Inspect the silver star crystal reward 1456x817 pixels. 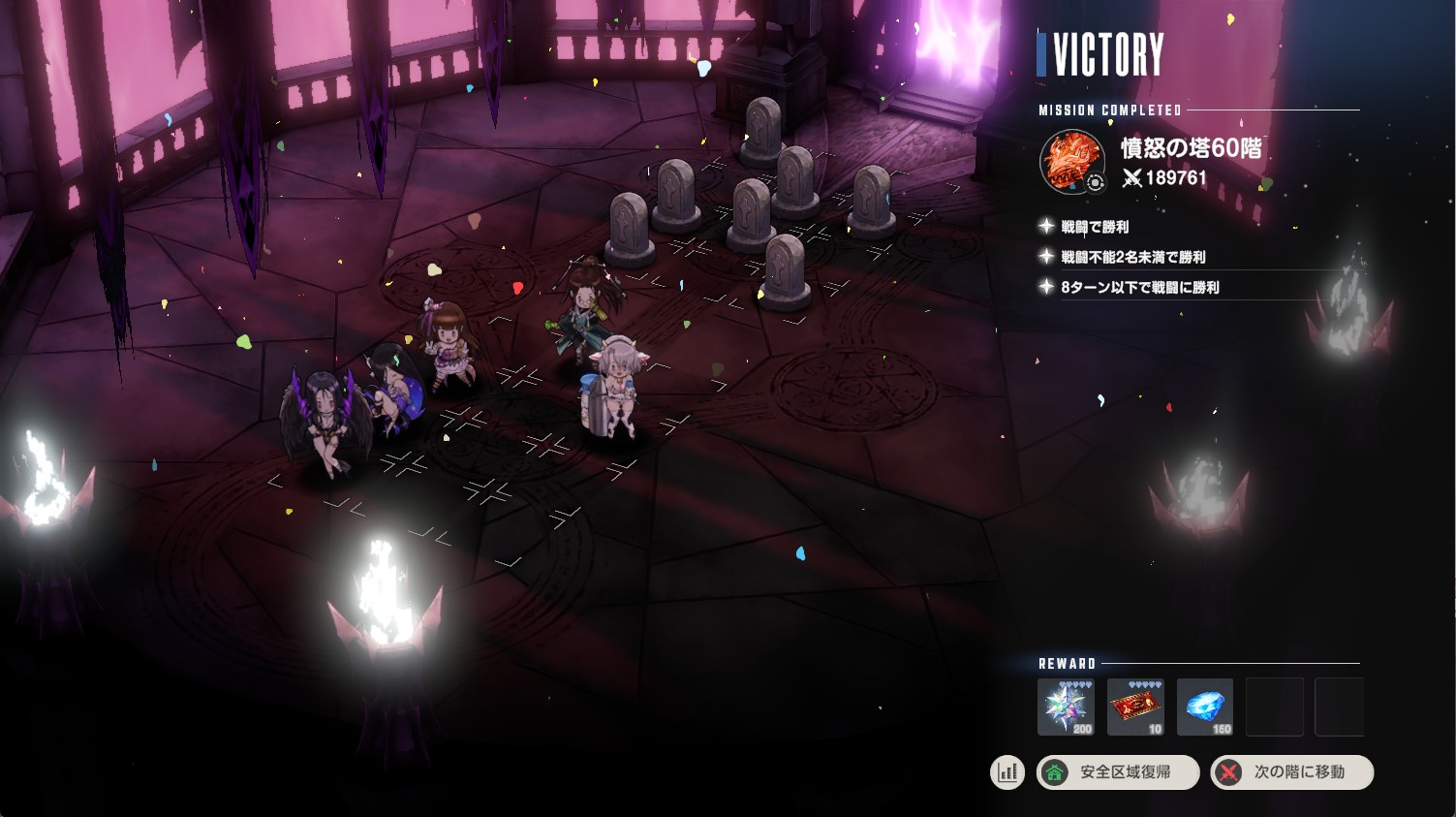[1066, 707]
